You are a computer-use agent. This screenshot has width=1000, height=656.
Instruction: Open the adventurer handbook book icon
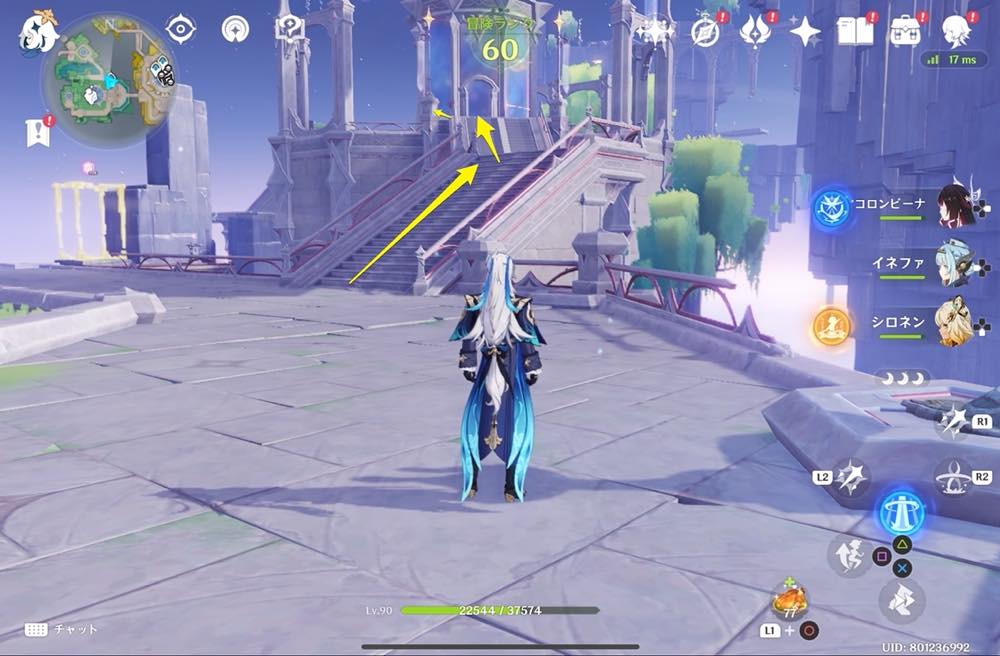click(855, 31)
